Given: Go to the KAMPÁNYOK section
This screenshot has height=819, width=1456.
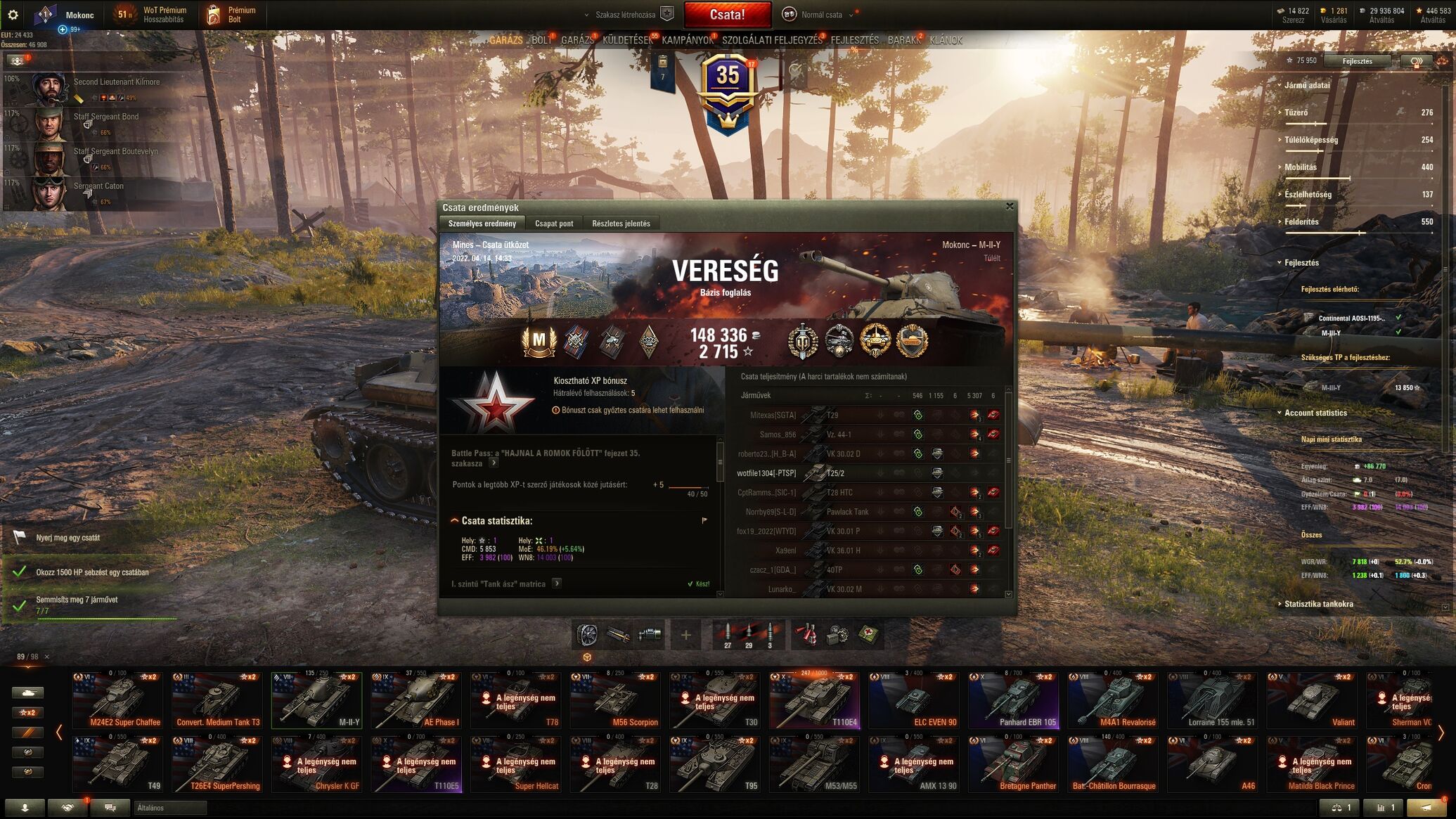Looking at the screenshot, I should point(687,41).
